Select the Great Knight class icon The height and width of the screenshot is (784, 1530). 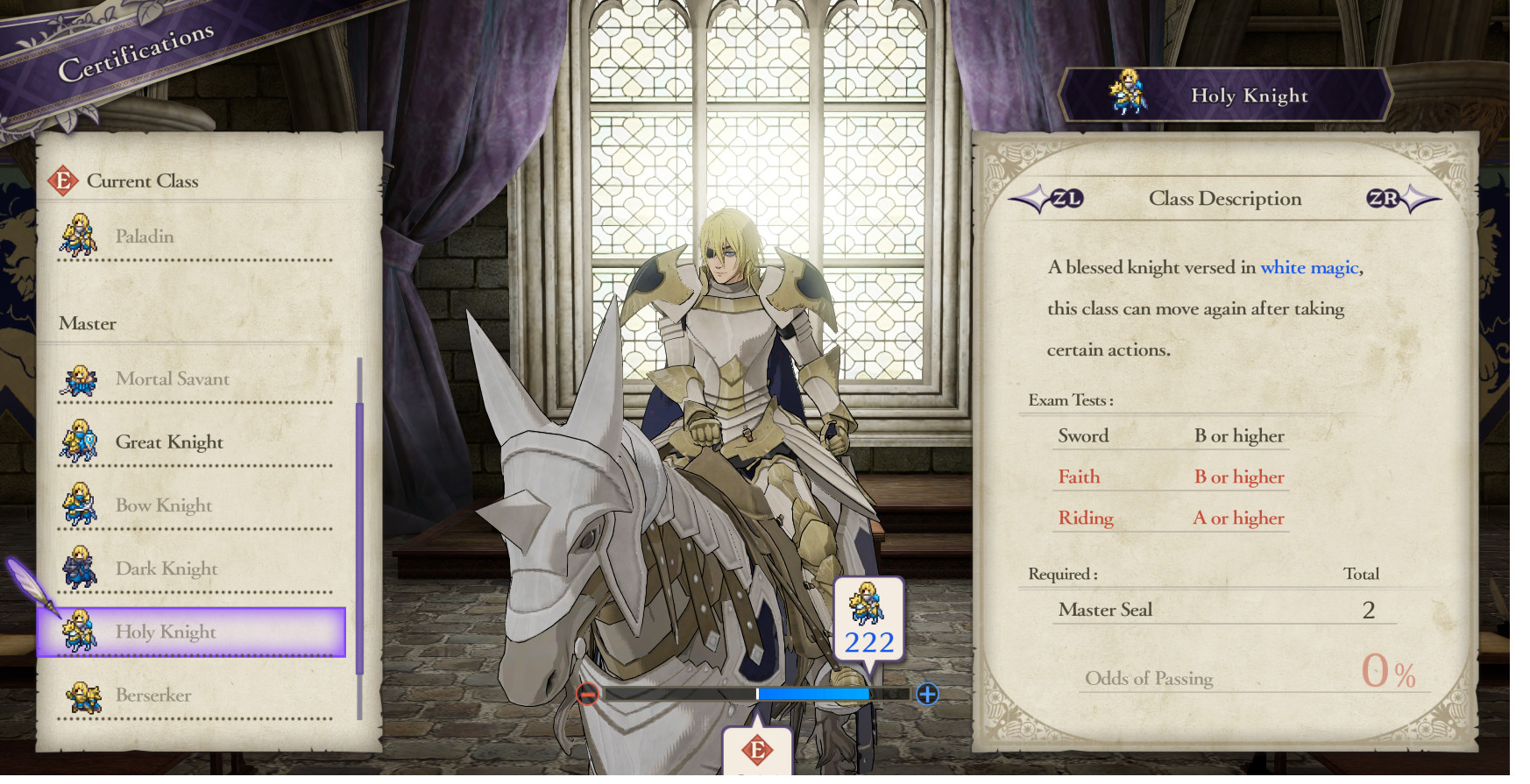point(81,441)
